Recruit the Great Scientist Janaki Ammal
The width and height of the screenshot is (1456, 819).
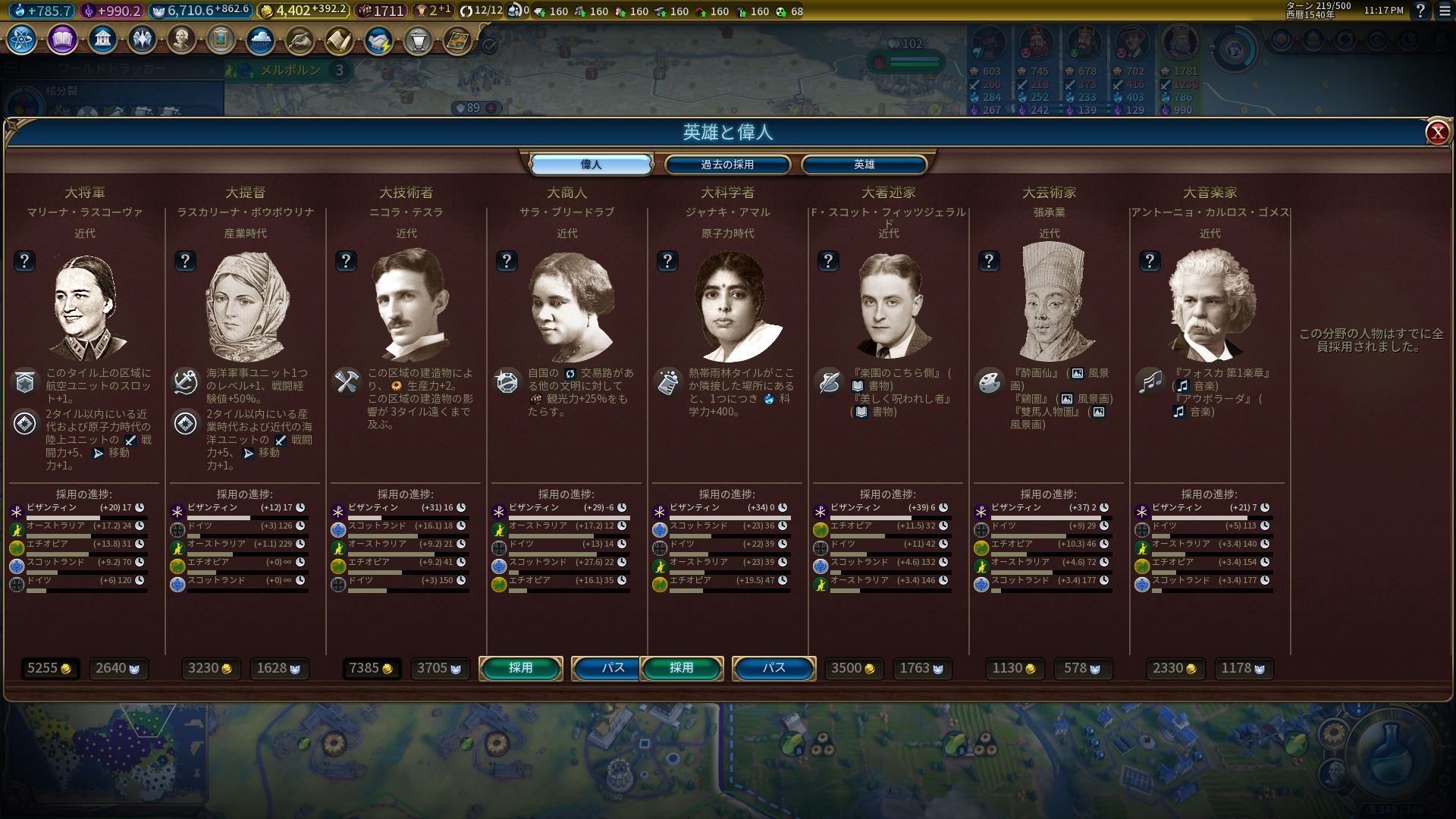point(682,668)
